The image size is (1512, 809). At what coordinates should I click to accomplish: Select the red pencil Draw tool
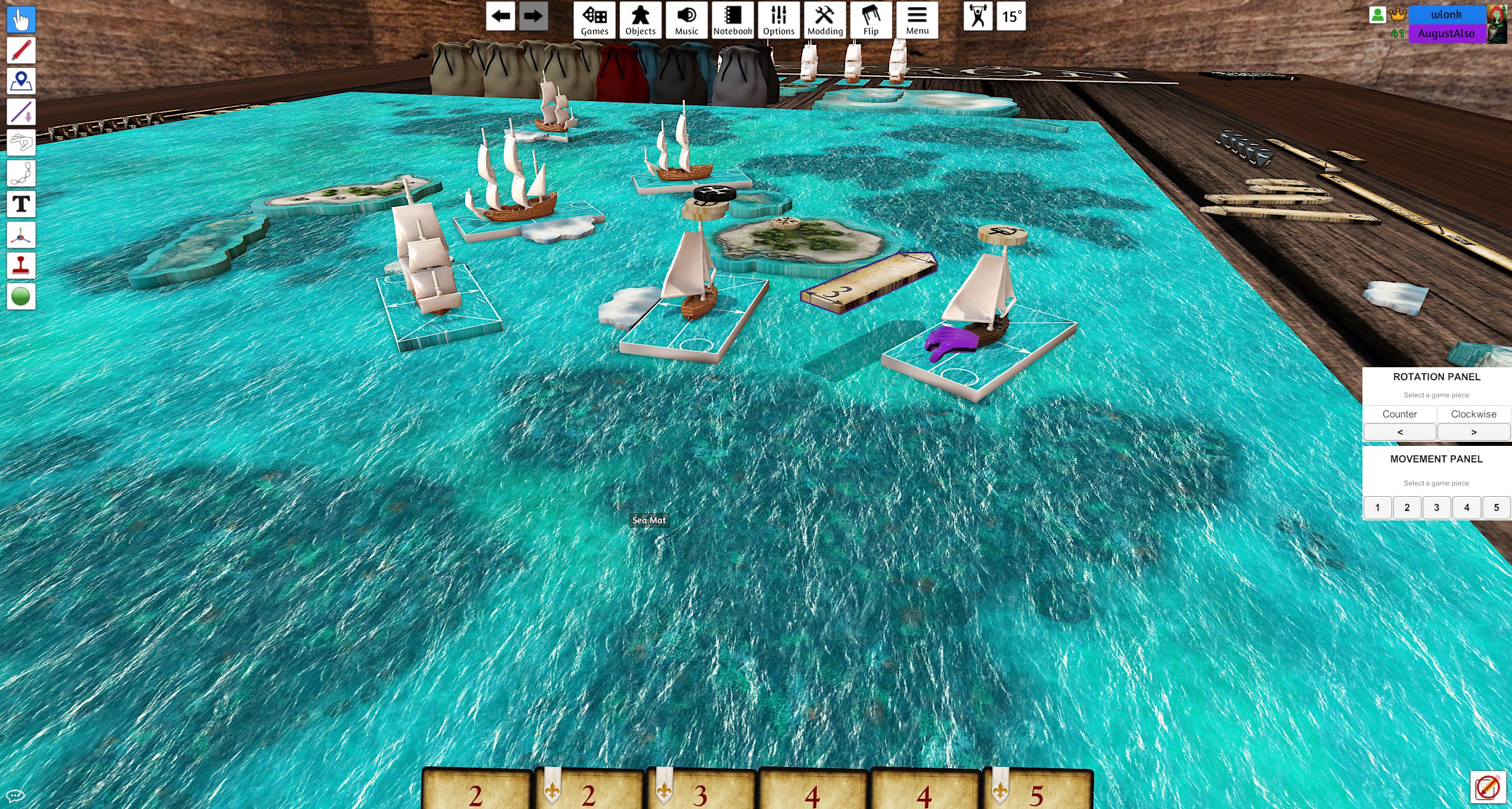pos(21,50)
